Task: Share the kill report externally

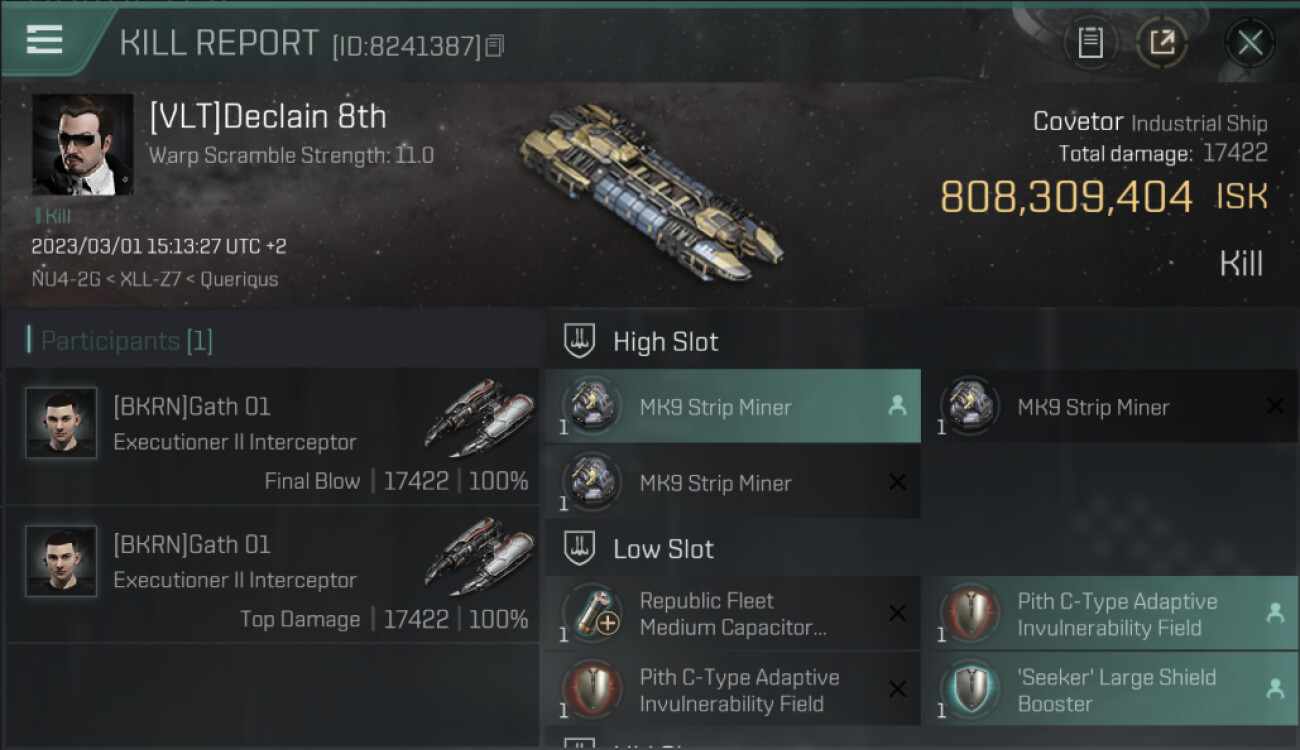Action: click(1162, 43)
